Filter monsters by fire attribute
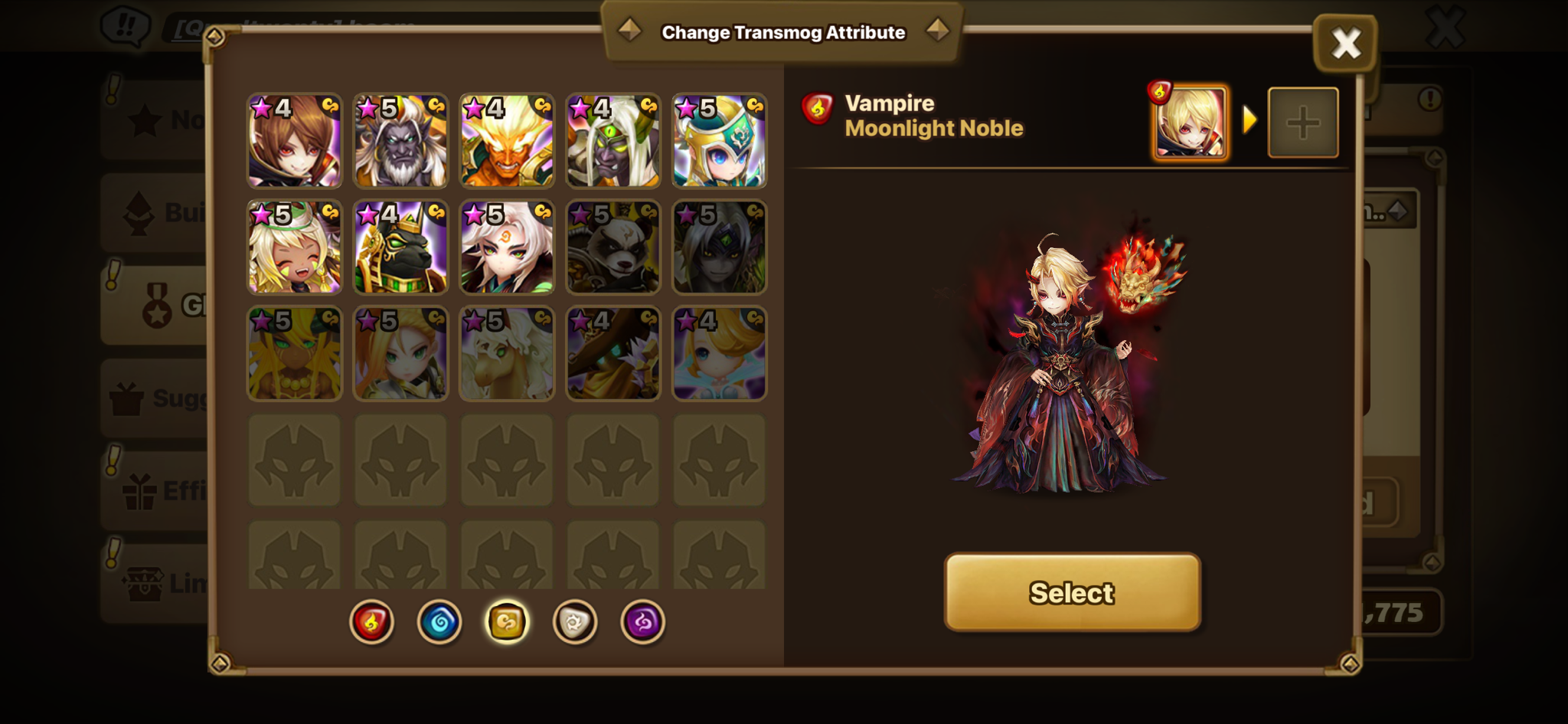 (372, 621)
